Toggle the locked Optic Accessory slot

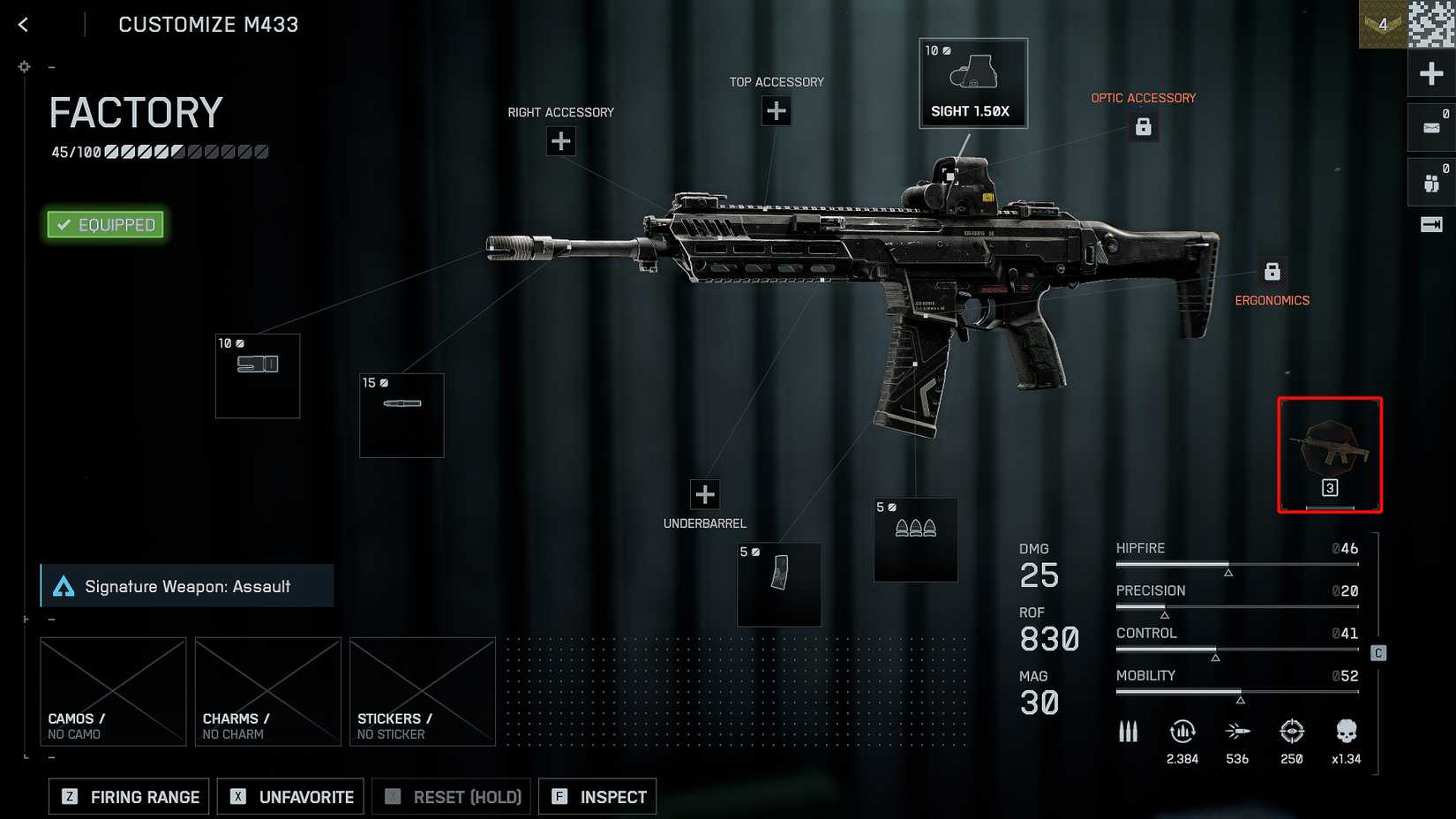pos(1144,127)
